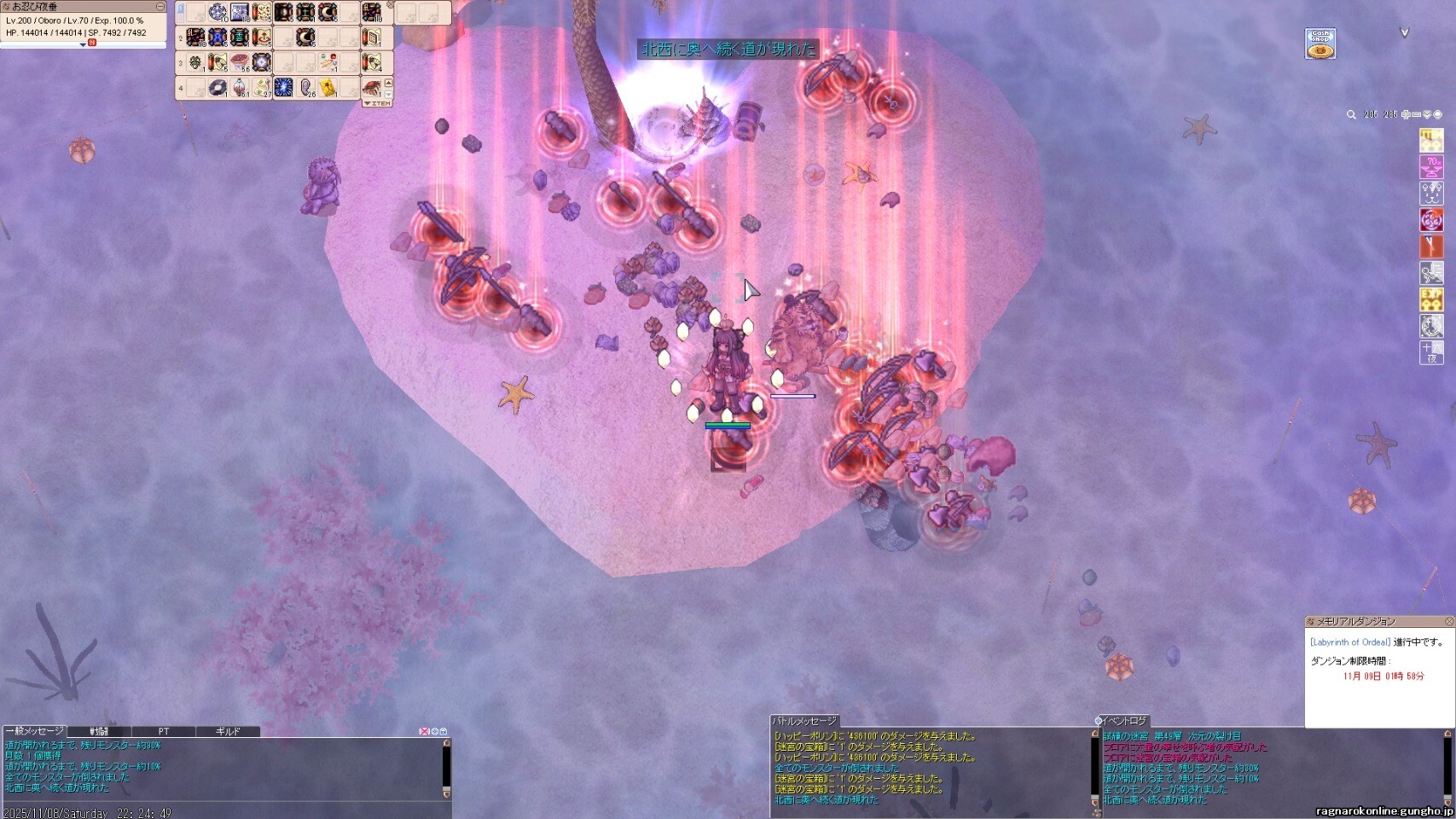Zoom in the minimap with plus button
The width and height of the screenshot is (1456, 819).
point(1406,115)
